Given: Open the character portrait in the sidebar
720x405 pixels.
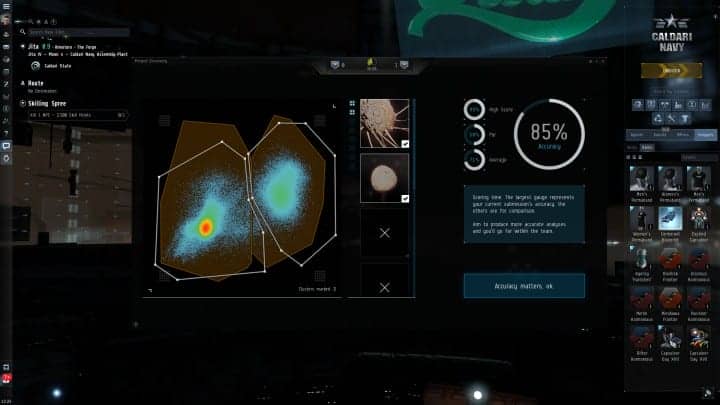Looking at the screenshot, I should click(x=6, y=19).
